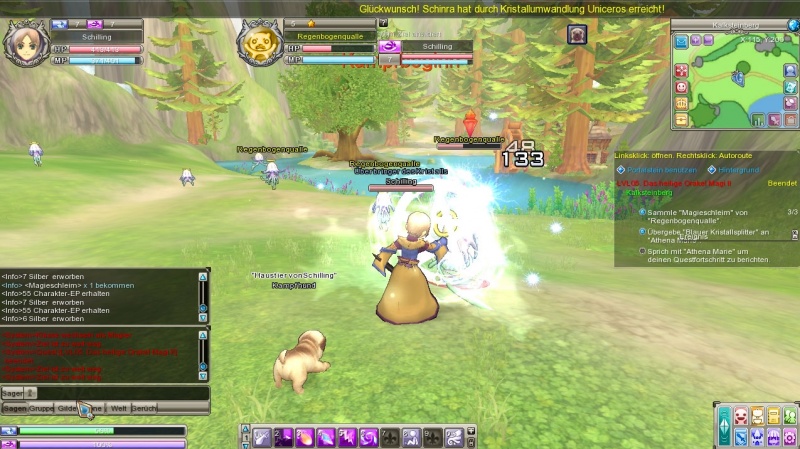Activate the purple spiral skill

(x=367, y=436)
